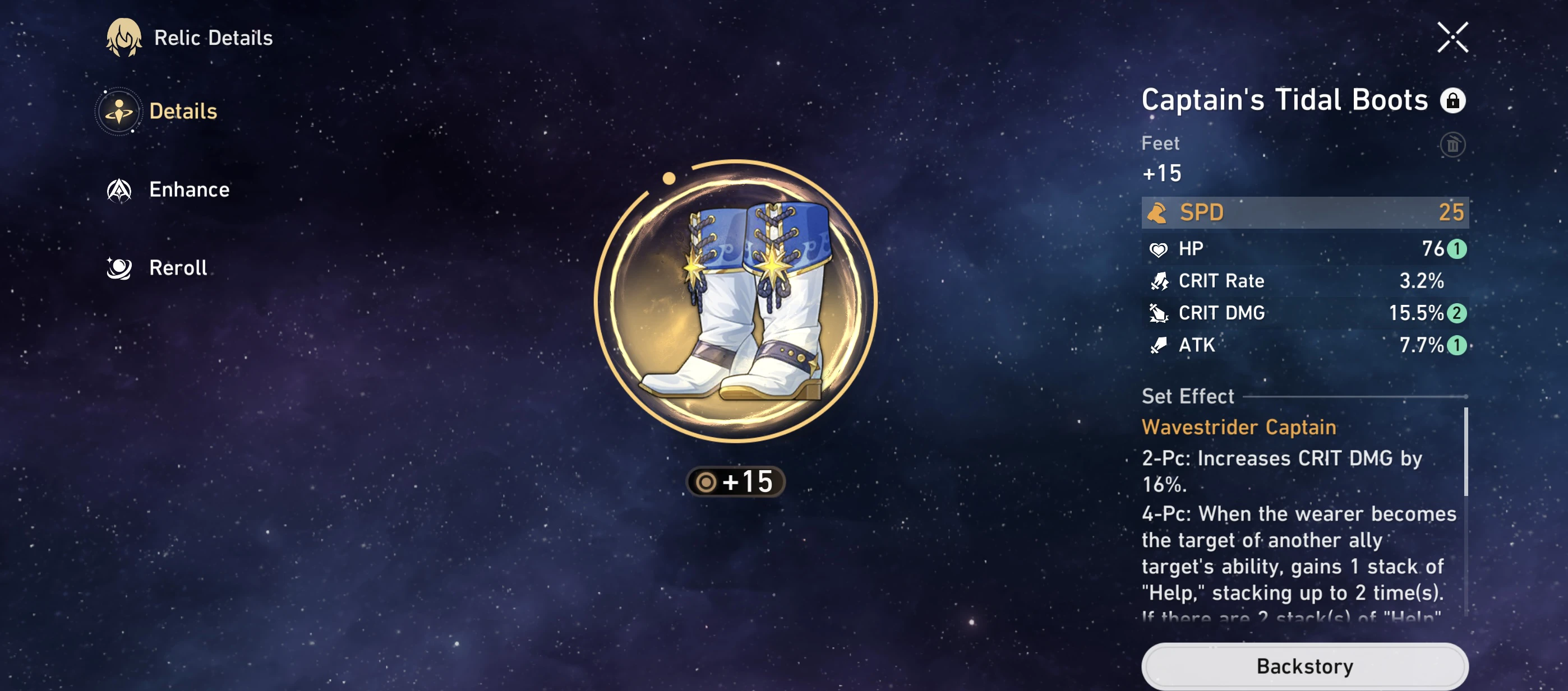Viewport: 1568px width, 691px height.
Task: Click the Relic Details avatar icon
Action: point(123,38)
